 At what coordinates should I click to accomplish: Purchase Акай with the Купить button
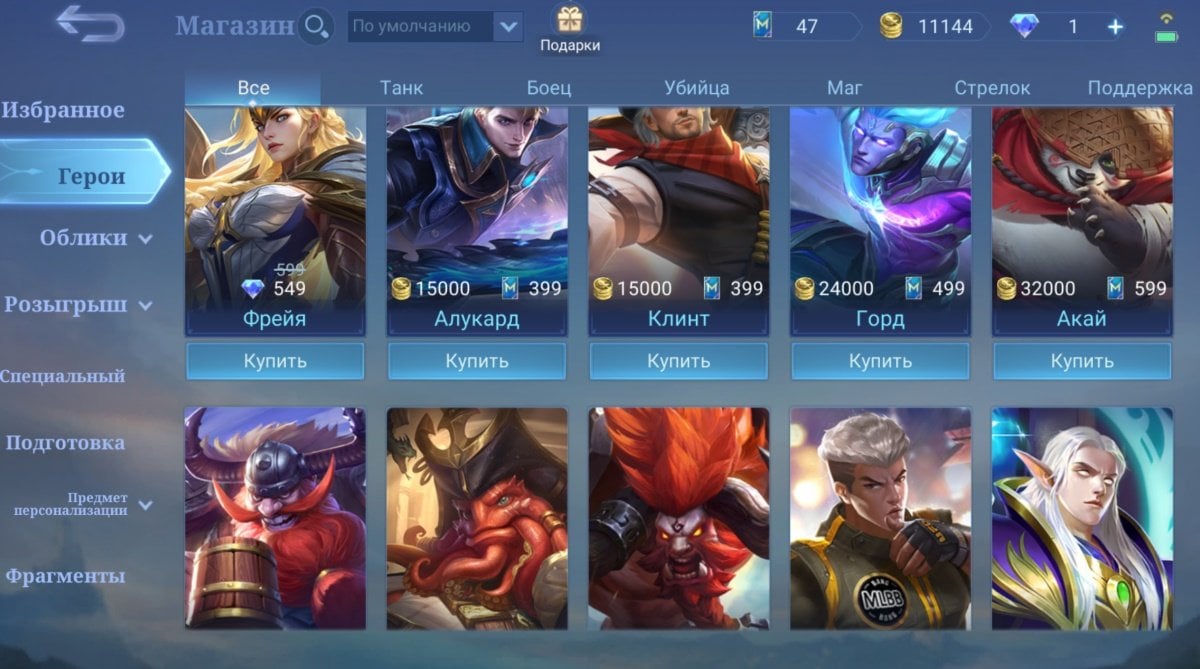[1082, 361]
